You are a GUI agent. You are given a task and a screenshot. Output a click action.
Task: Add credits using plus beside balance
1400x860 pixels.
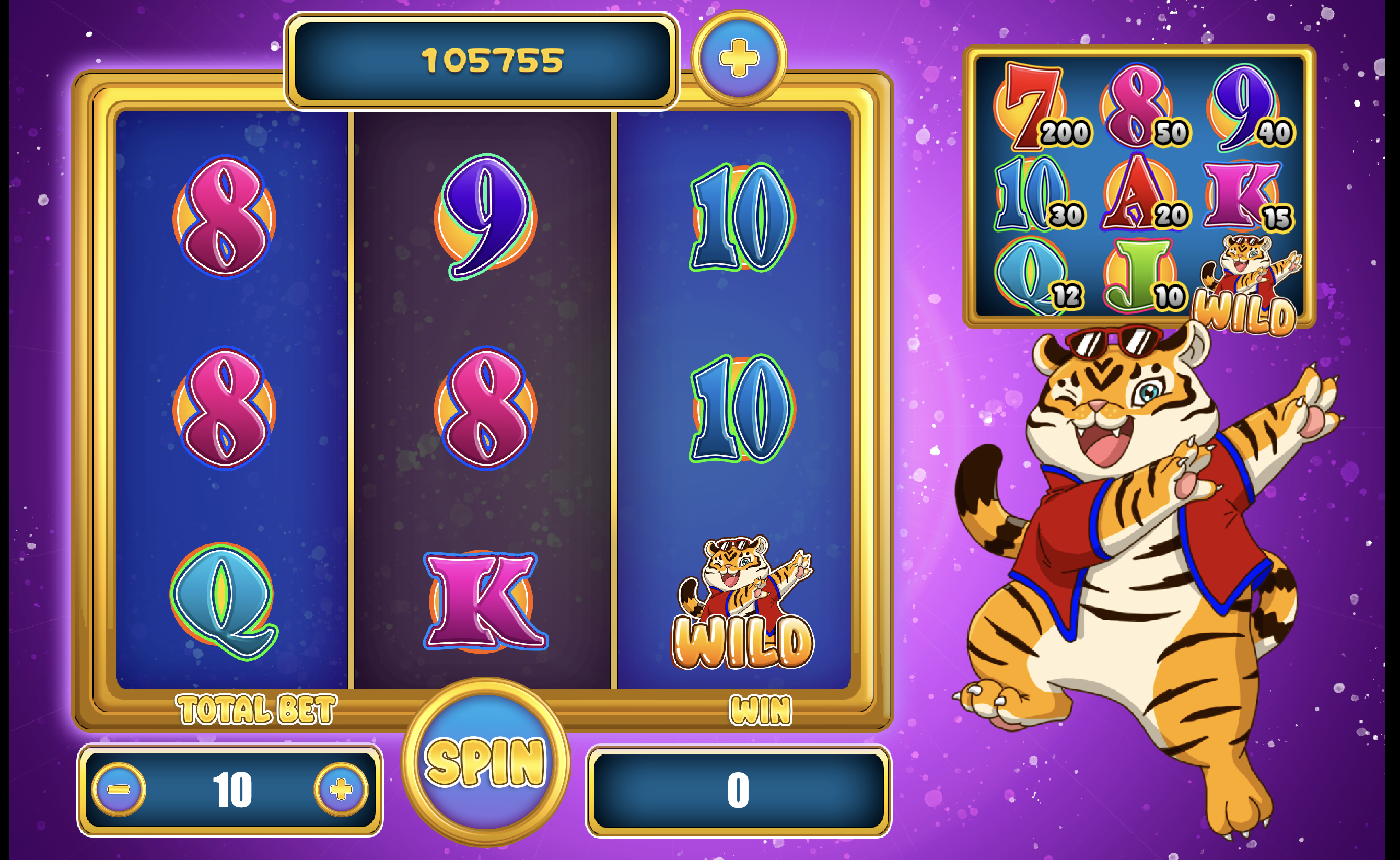tap(739, 58)
